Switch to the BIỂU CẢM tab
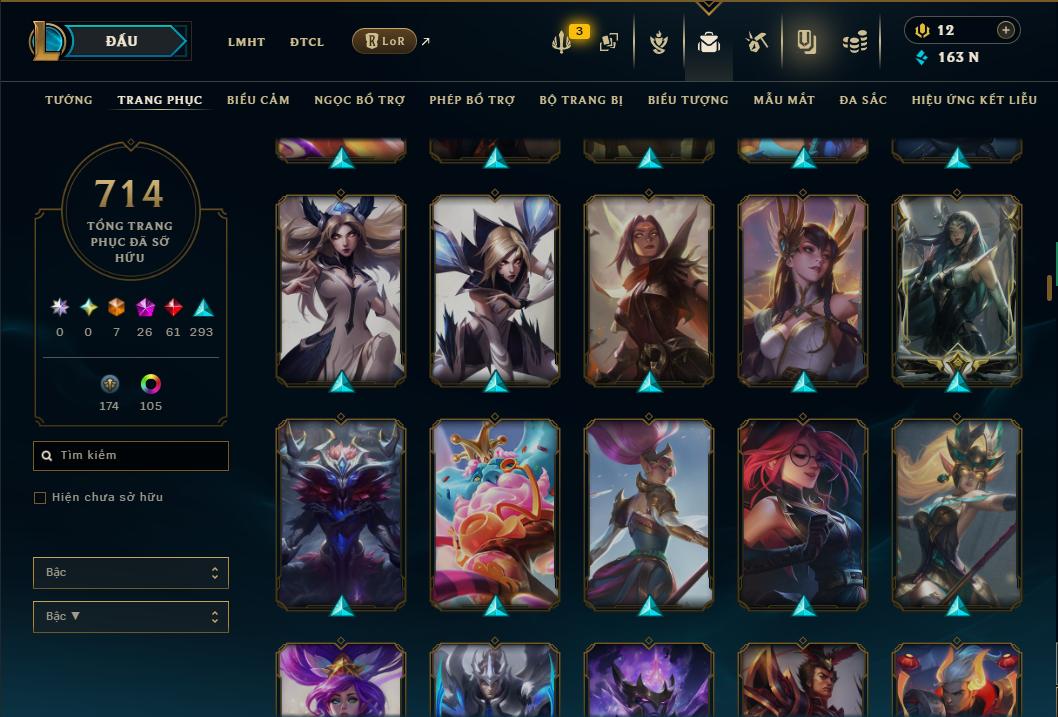1058x717 pixels. coord(258,100)
